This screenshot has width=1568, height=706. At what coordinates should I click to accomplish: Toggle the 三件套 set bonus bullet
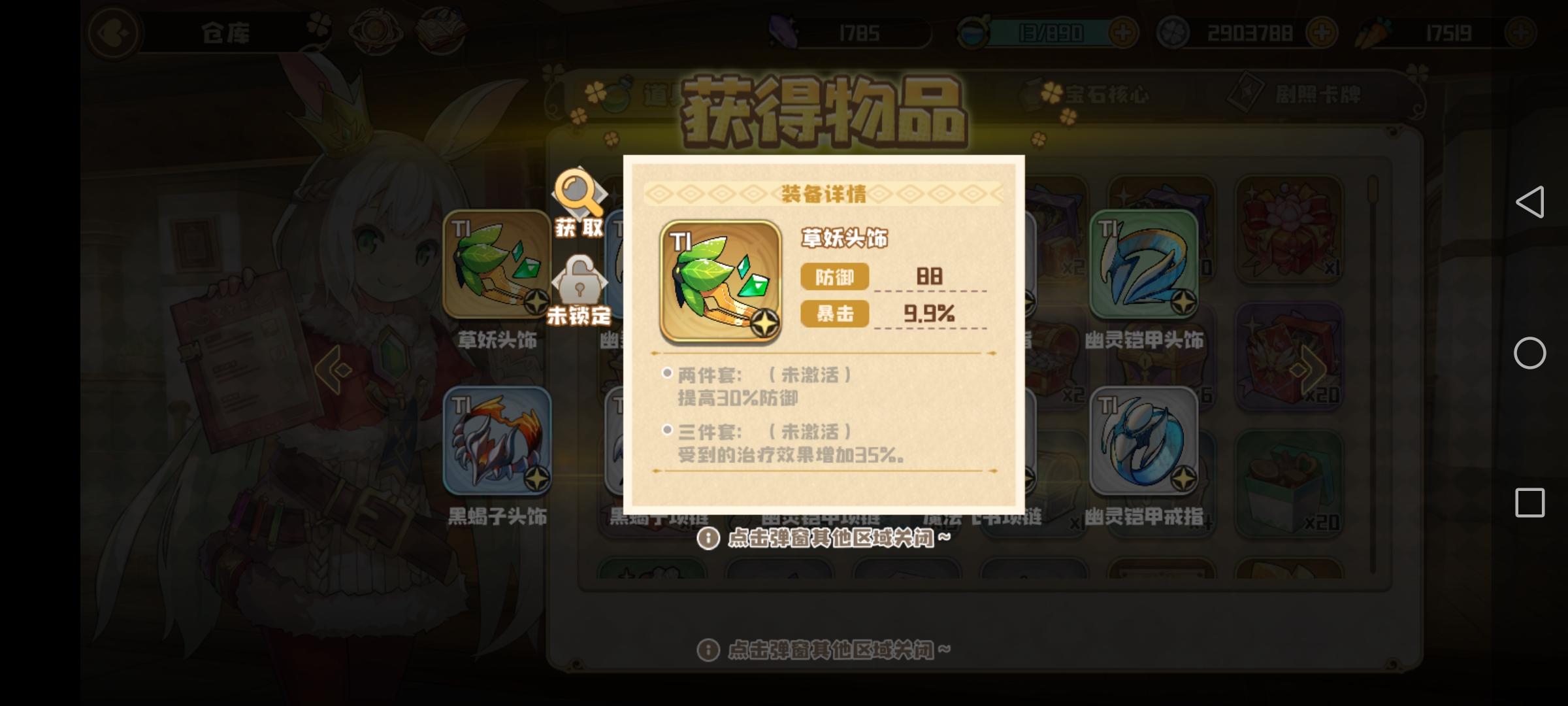(x=666, y=431)
